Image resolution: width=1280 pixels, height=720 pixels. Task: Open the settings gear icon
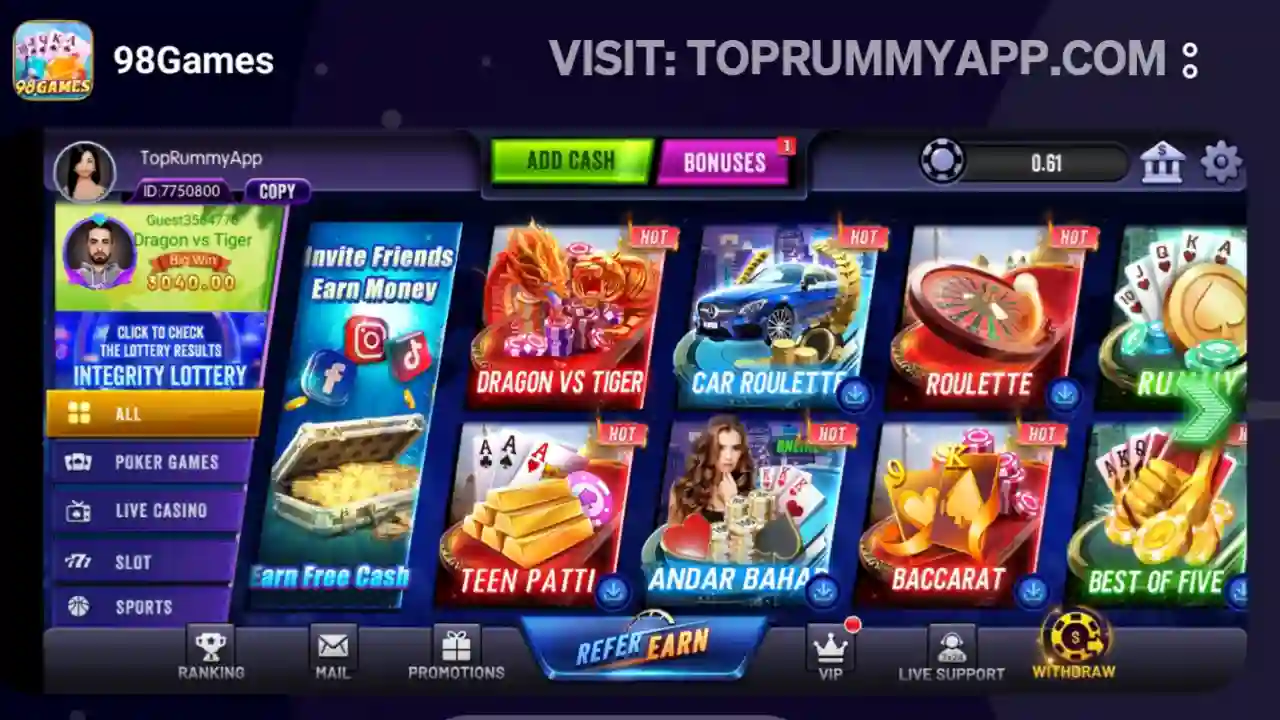pos(1221,160)
